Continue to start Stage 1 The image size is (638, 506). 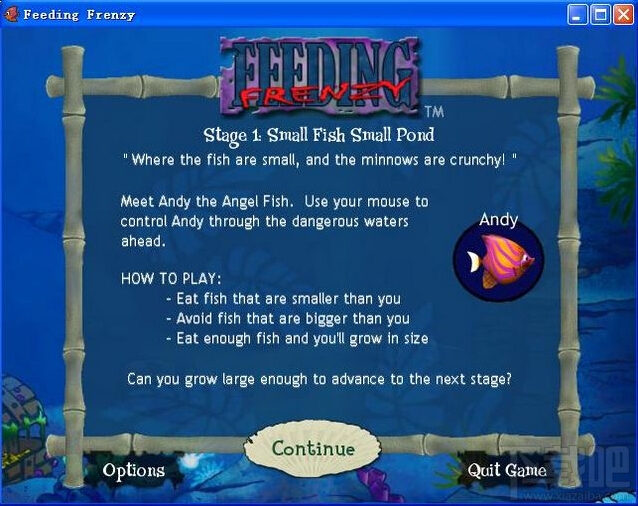click(313, 450)
